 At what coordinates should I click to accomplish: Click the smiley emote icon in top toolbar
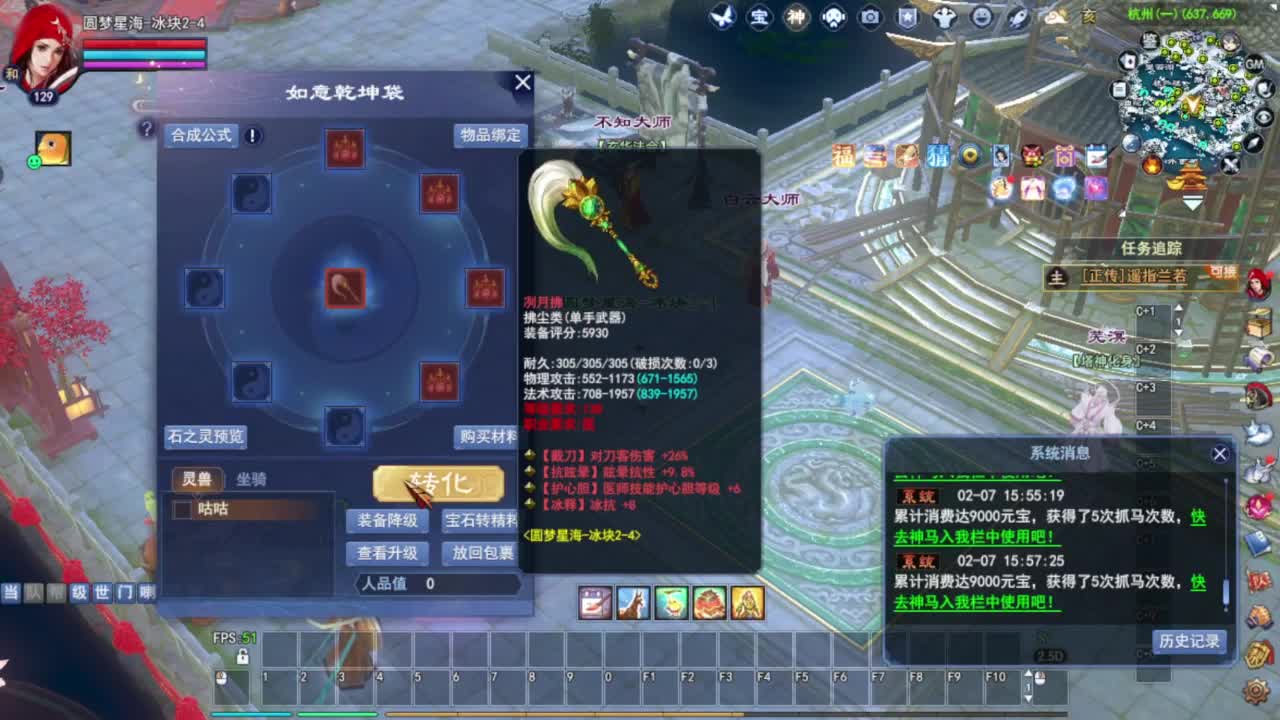tap(983, 17)
